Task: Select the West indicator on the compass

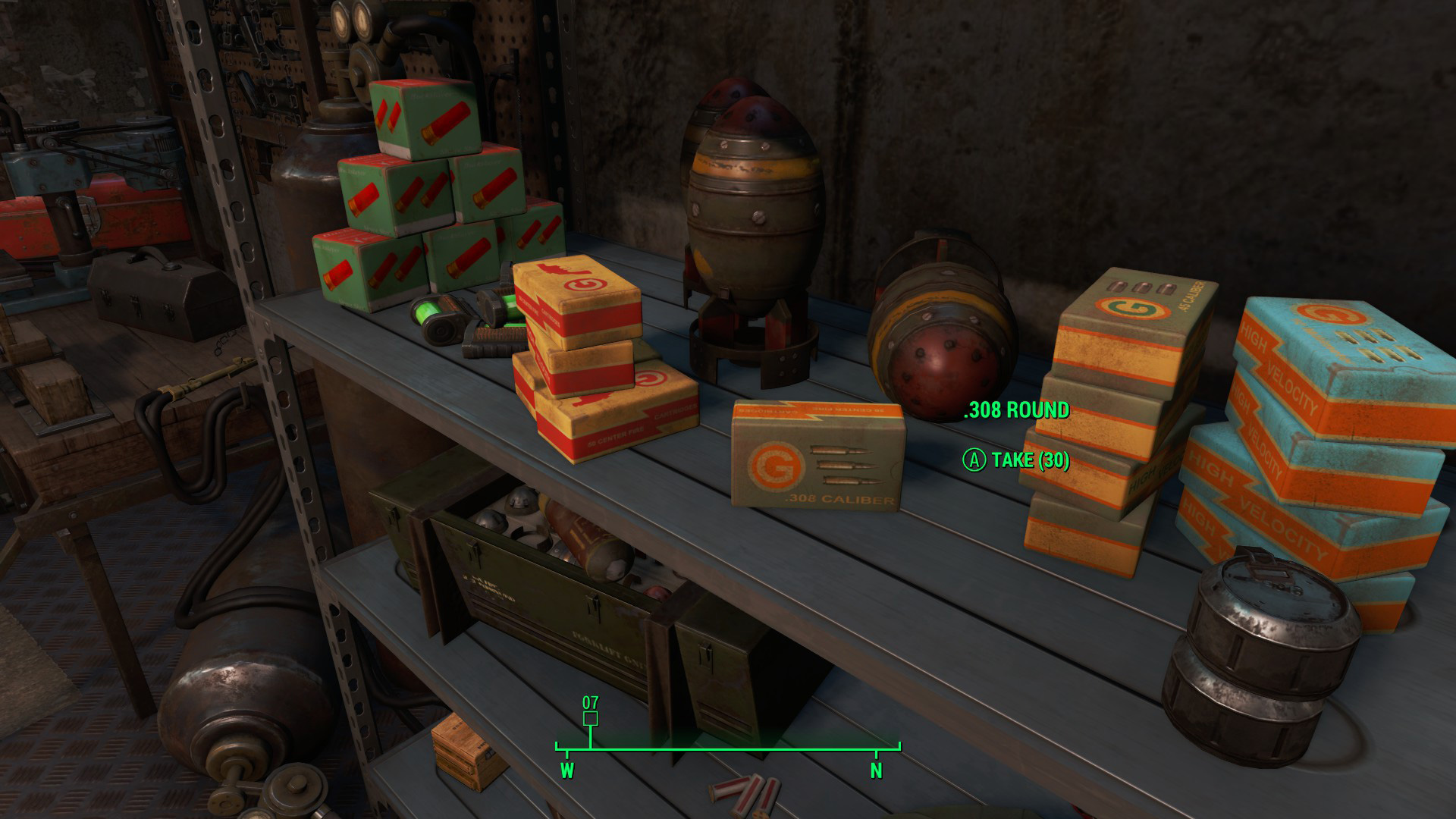Action: click(x=566, y=770)
